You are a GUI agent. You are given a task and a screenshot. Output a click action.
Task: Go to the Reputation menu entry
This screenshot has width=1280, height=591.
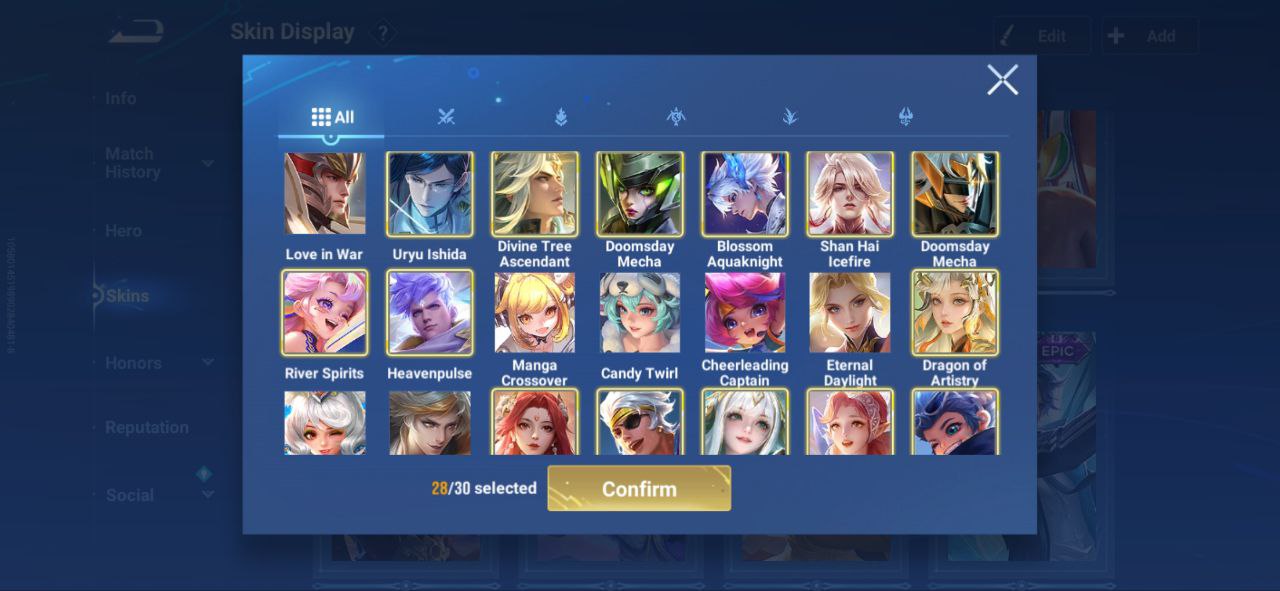click(x=146, y=427)
